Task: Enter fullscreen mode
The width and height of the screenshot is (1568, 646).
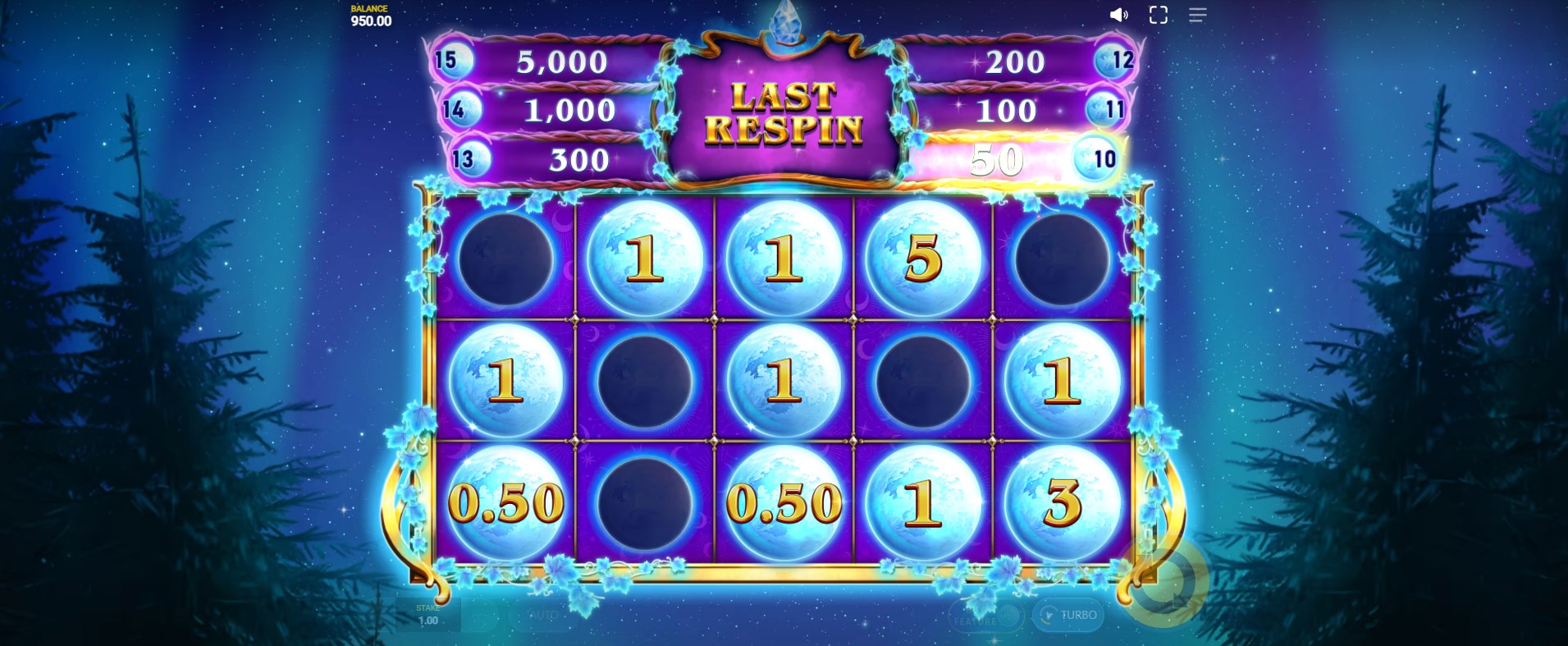Action: click(x=1158, y=15)
